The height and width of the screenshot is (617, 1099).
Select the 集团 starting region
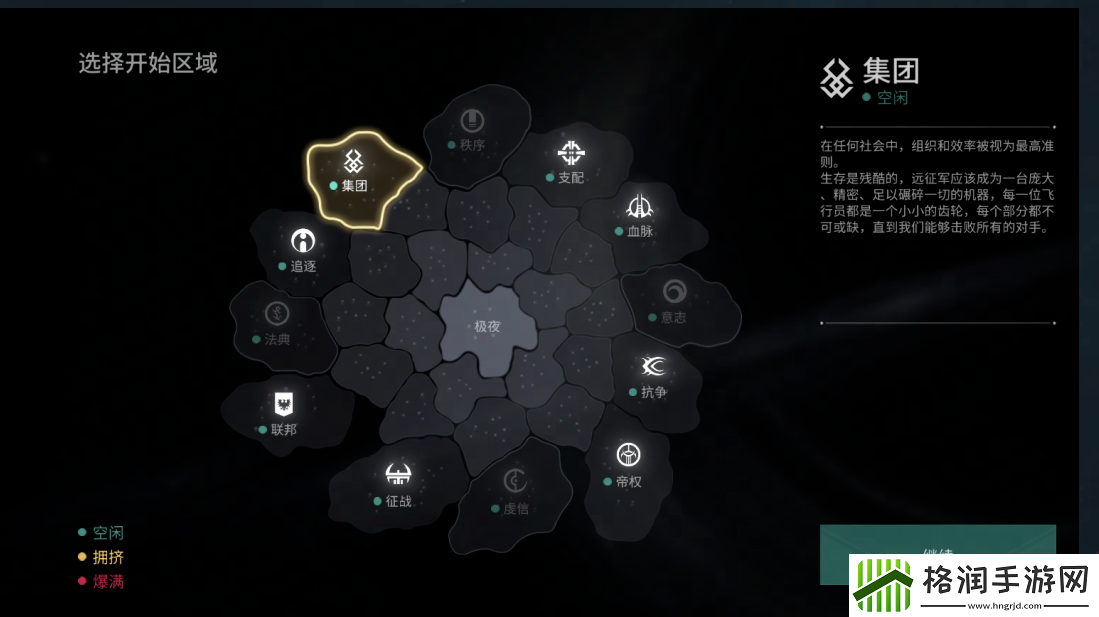click(x=353, y=170)
